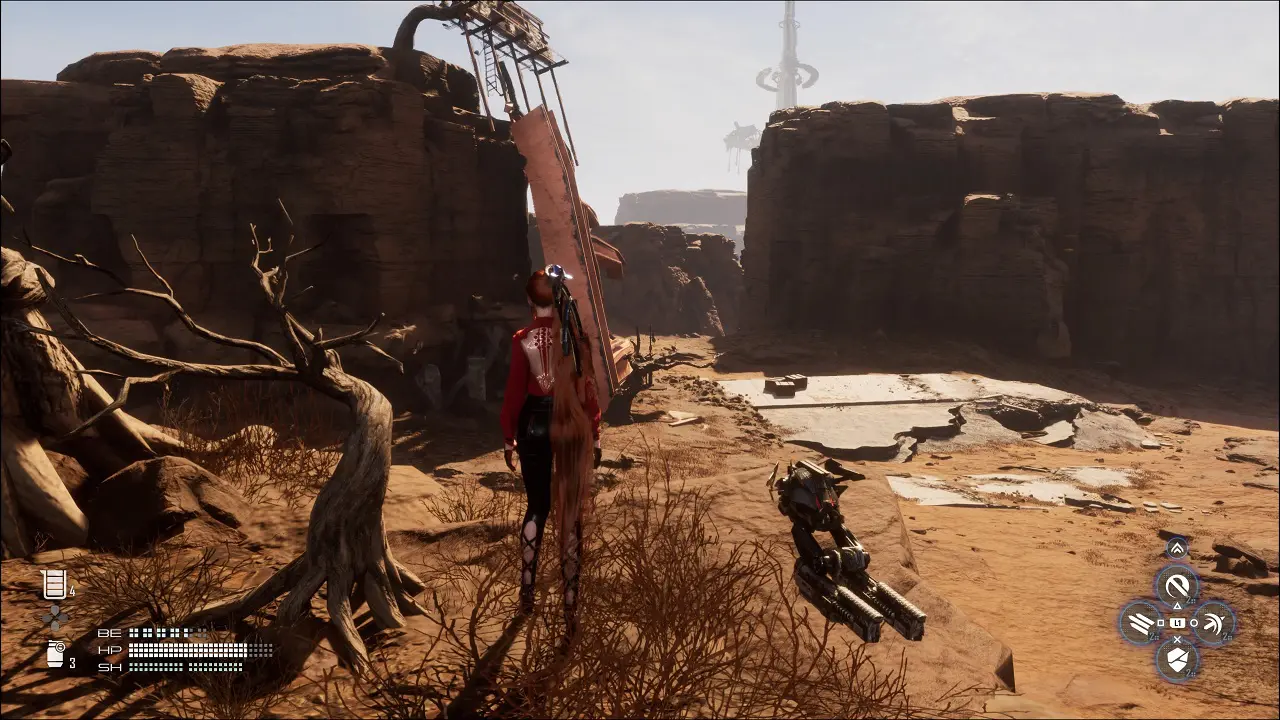The height and width of the screenshot is (720, 1280).
Task: Use the shield skill icon
Action: point(1177,660)
